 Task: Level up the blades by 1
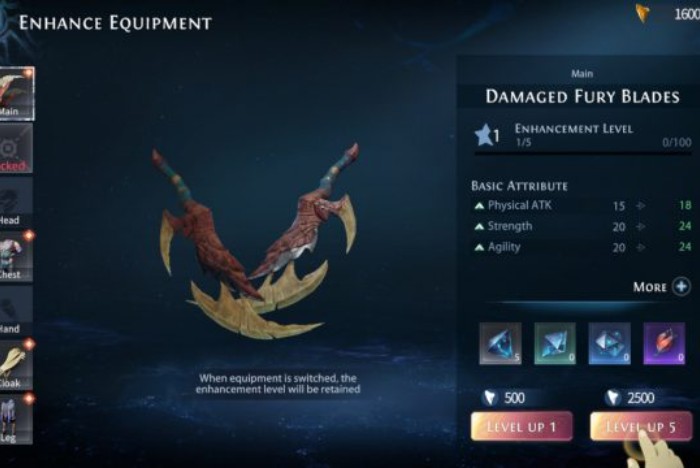tap(521, 427)
